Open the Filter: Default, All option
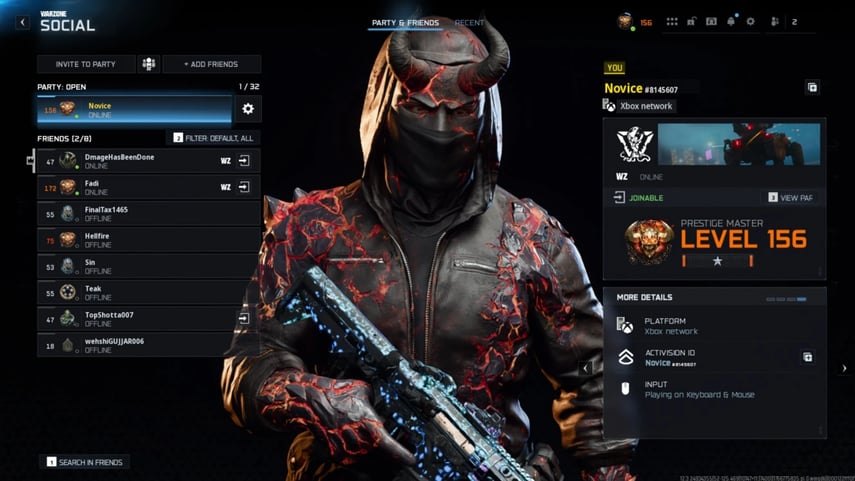The width and height of the screenshot is (855, 481). pos(213,138)
